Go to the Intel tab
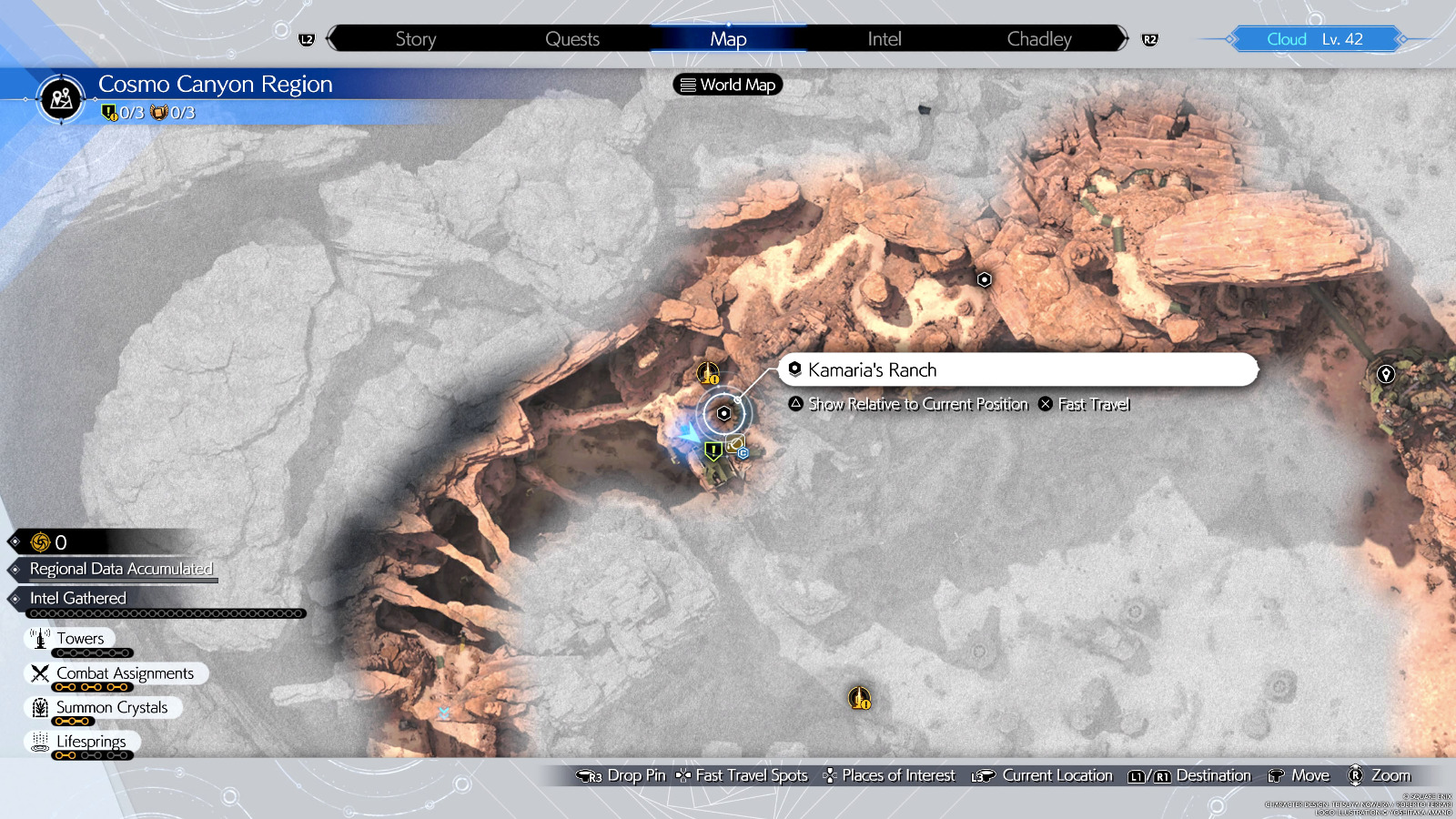Image resolution: width=1456 pixels, height=819 pixels. (x=885, y=39)
